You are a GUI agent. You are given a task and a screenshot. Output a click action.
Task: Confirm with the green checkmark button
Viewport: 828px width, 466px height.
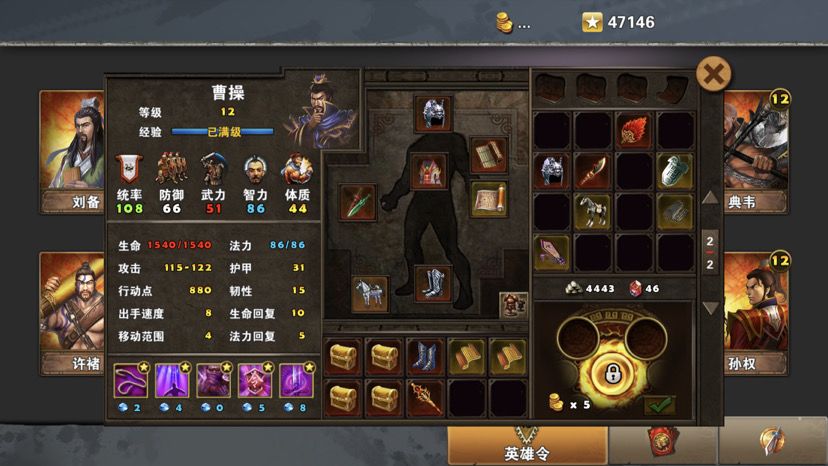[659, 405]
